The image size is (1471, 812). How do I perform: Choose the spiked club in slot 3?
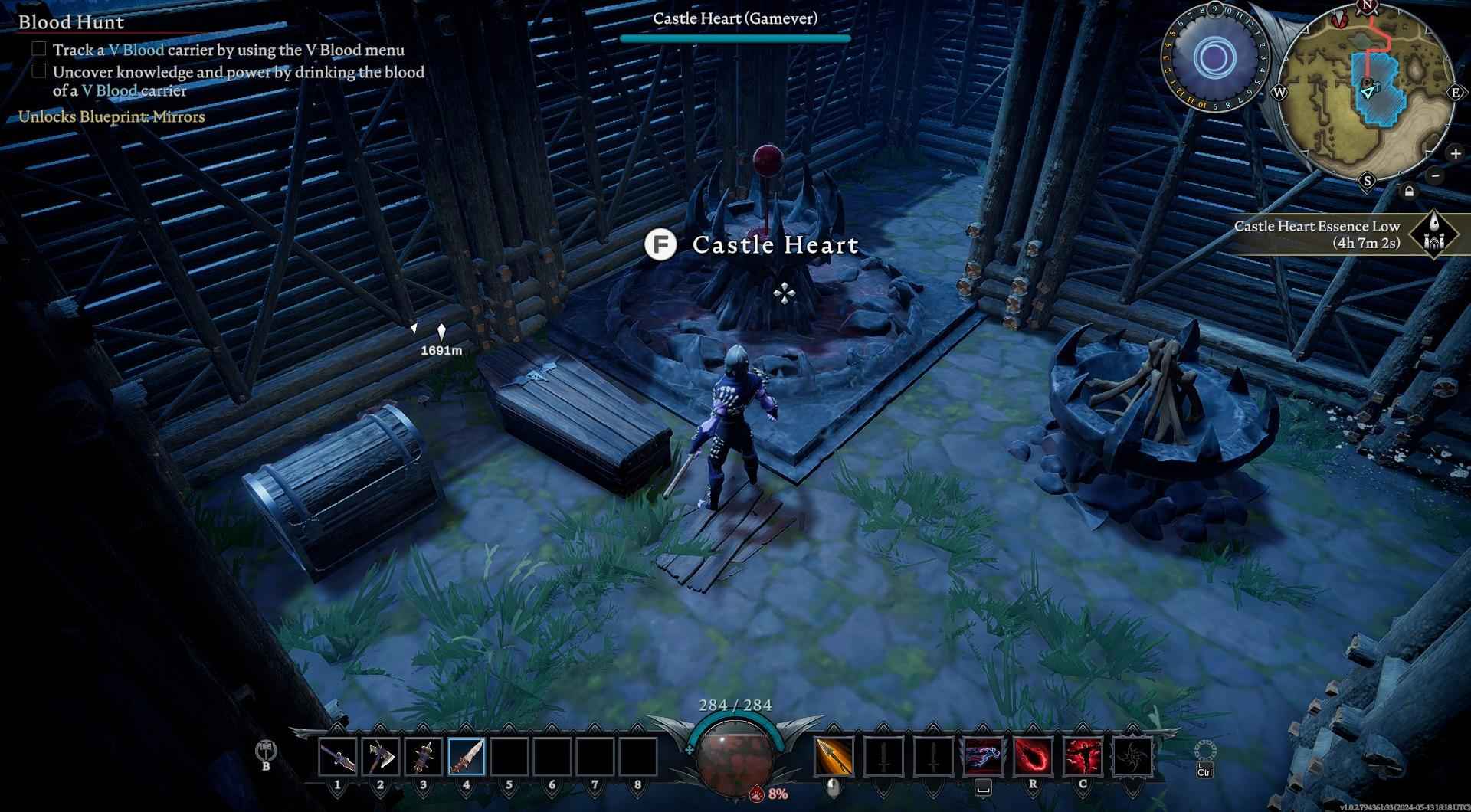[x=424, y=756]
